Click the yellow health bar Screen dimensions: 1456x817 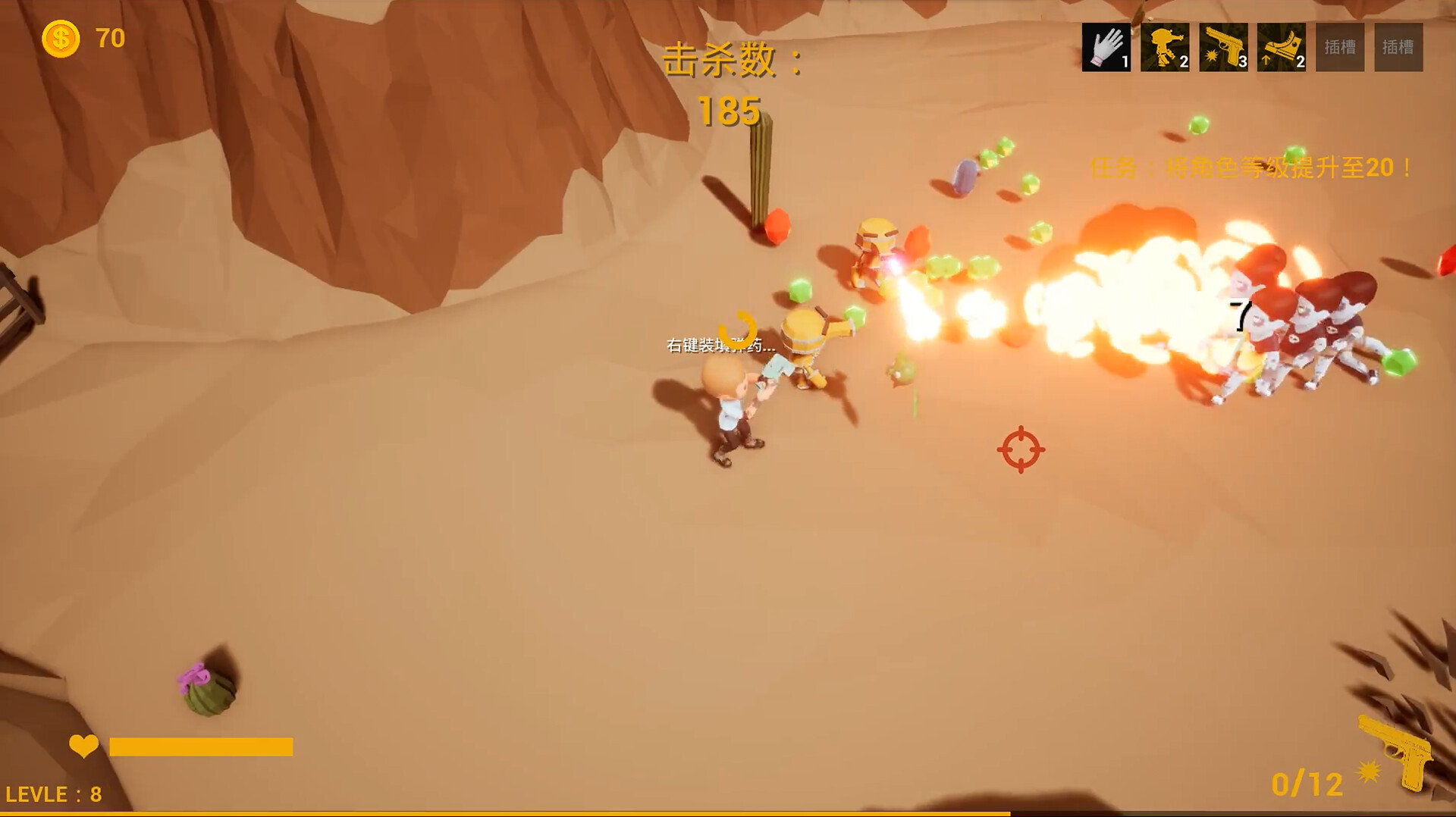tap(201, 747)
